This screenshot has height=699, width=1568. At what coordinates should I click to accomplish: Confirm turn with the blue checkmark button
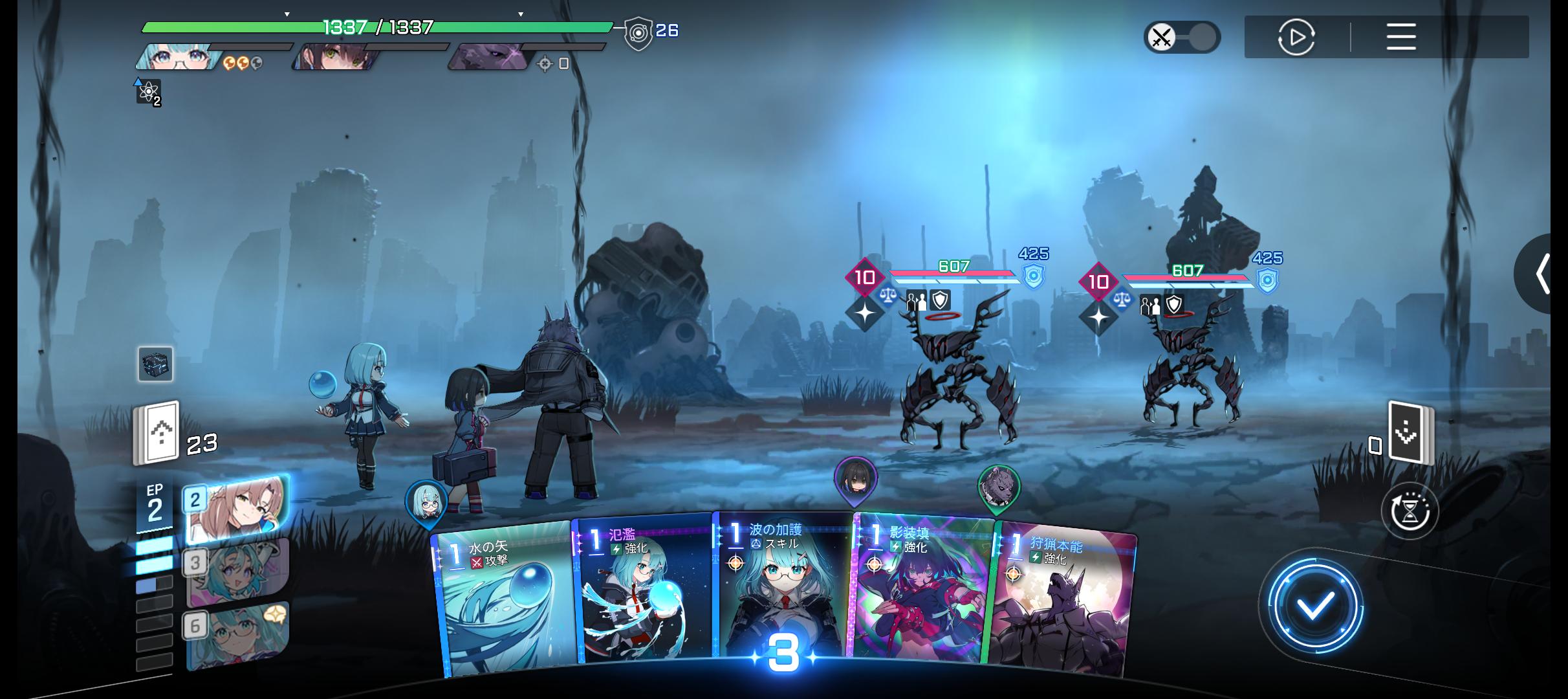[1314, 605]
